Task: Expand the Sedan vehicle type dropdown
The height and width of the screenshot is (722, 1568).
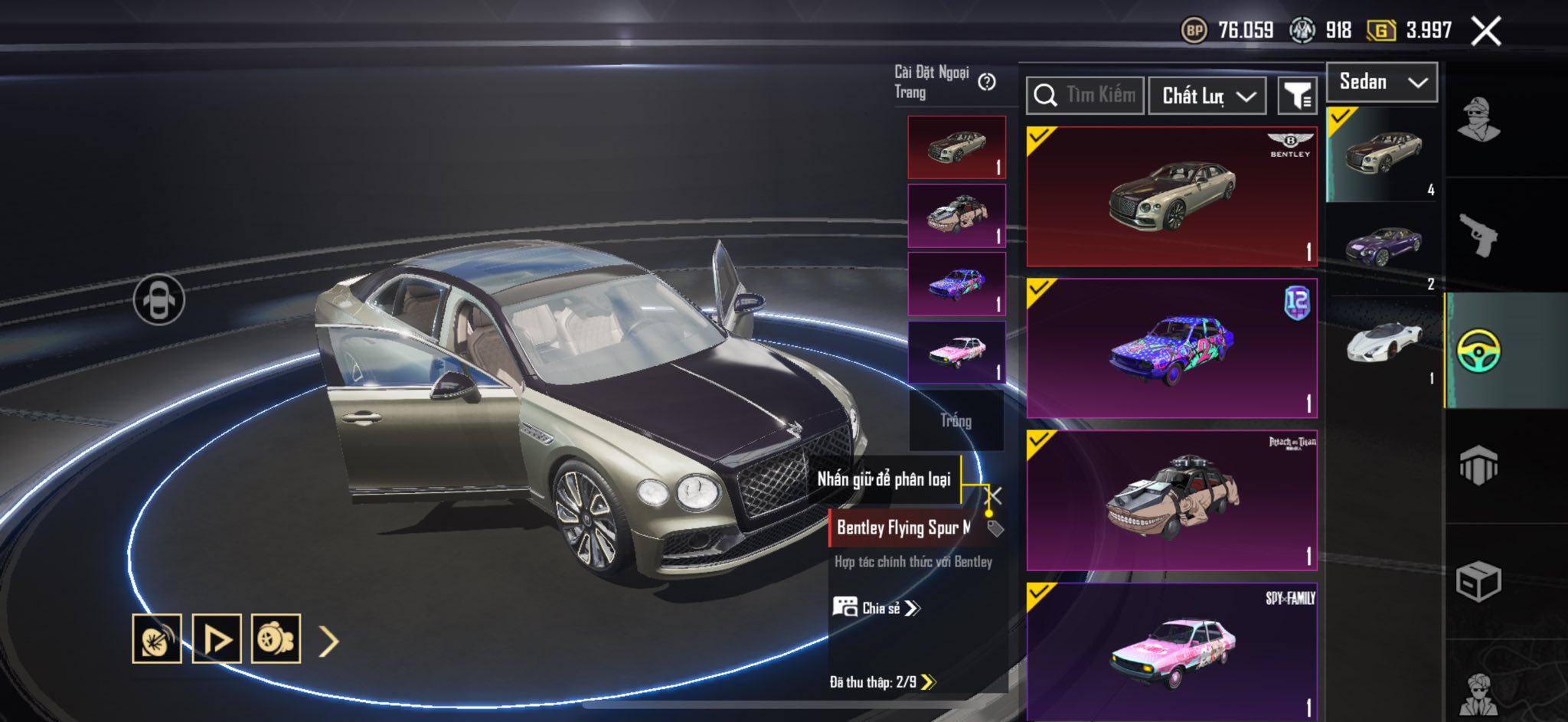Action: (1381, 82)
